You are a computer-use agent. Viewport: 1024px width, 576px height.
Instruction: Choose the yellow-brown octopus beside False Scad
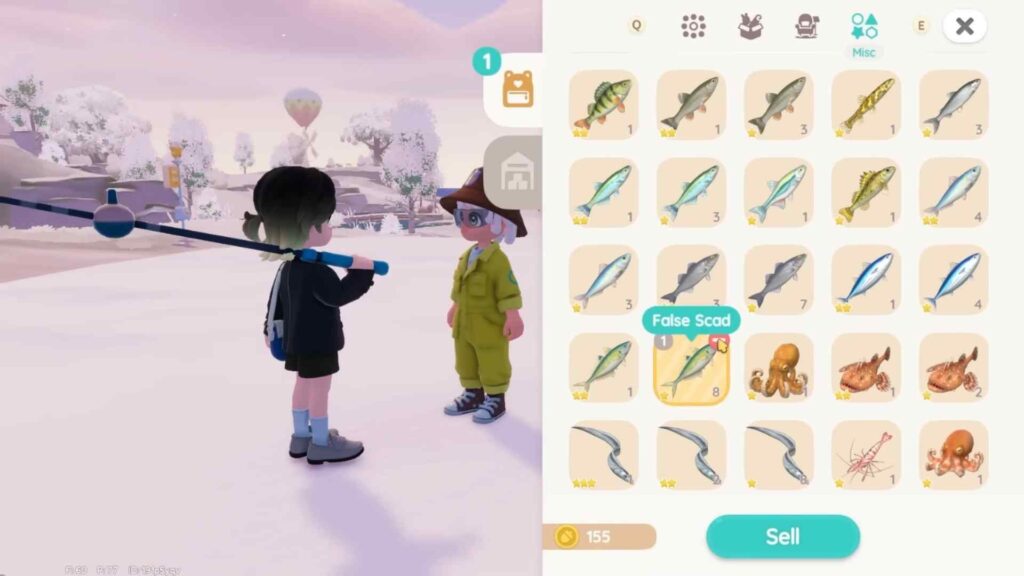[778, 368]
